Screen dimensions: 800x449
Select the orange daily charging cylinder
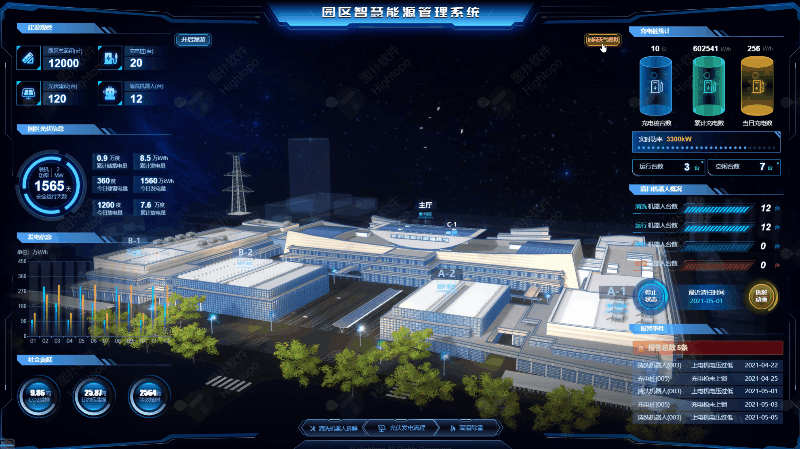[x=759, y=87]
